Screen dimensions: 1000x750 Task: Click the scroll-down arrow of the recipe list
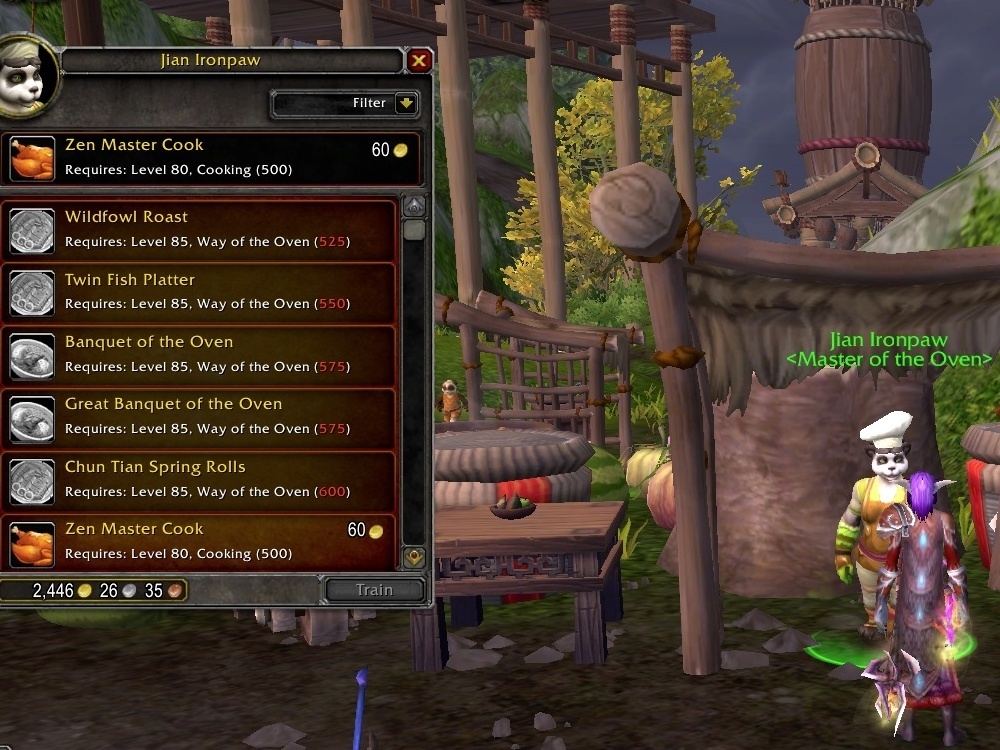pyautogui.click(x=414, y=557)
